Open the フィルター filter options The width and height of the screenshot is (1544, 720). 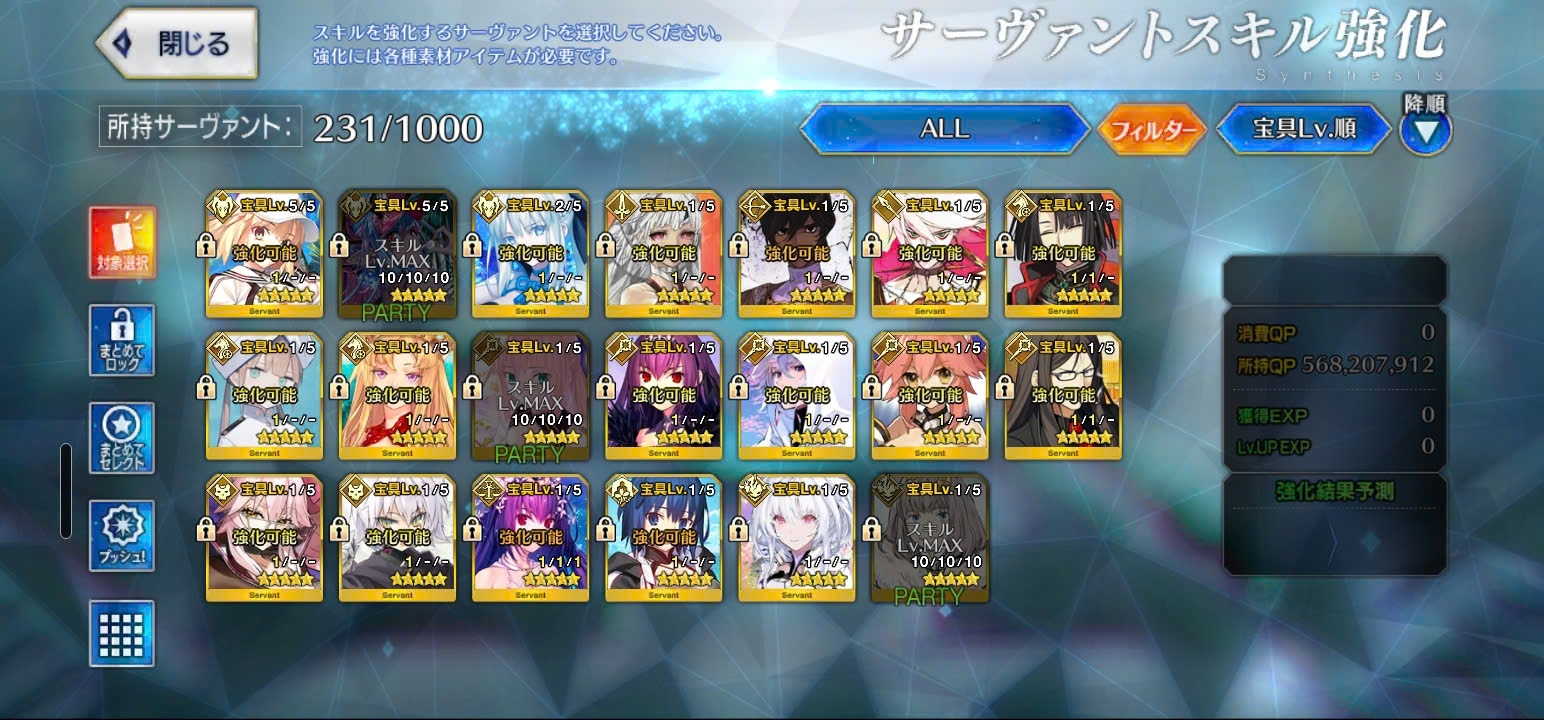(1153, 130)
